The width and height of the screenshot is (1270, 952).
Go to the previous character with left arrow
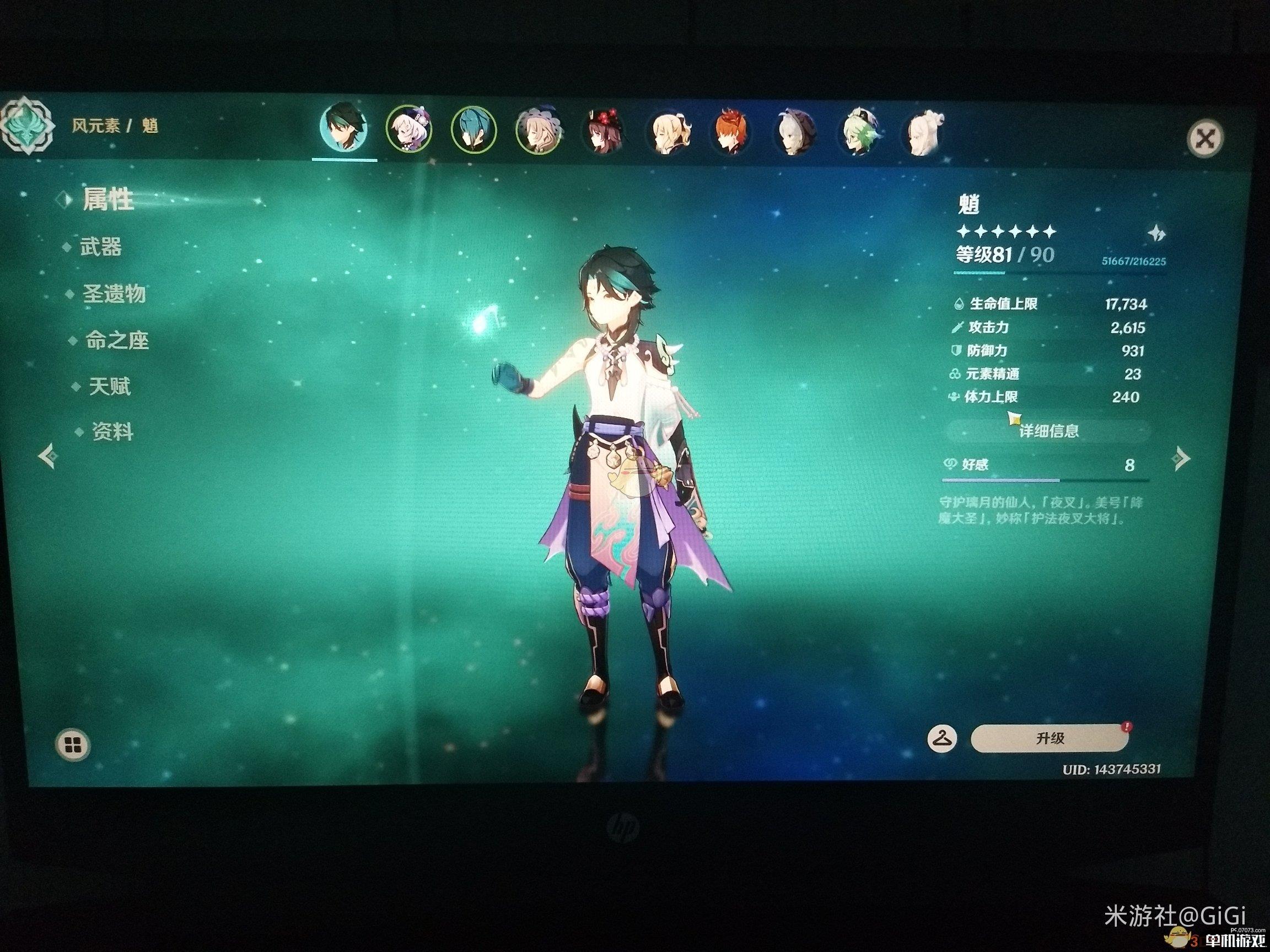click(x=48, y=456)
